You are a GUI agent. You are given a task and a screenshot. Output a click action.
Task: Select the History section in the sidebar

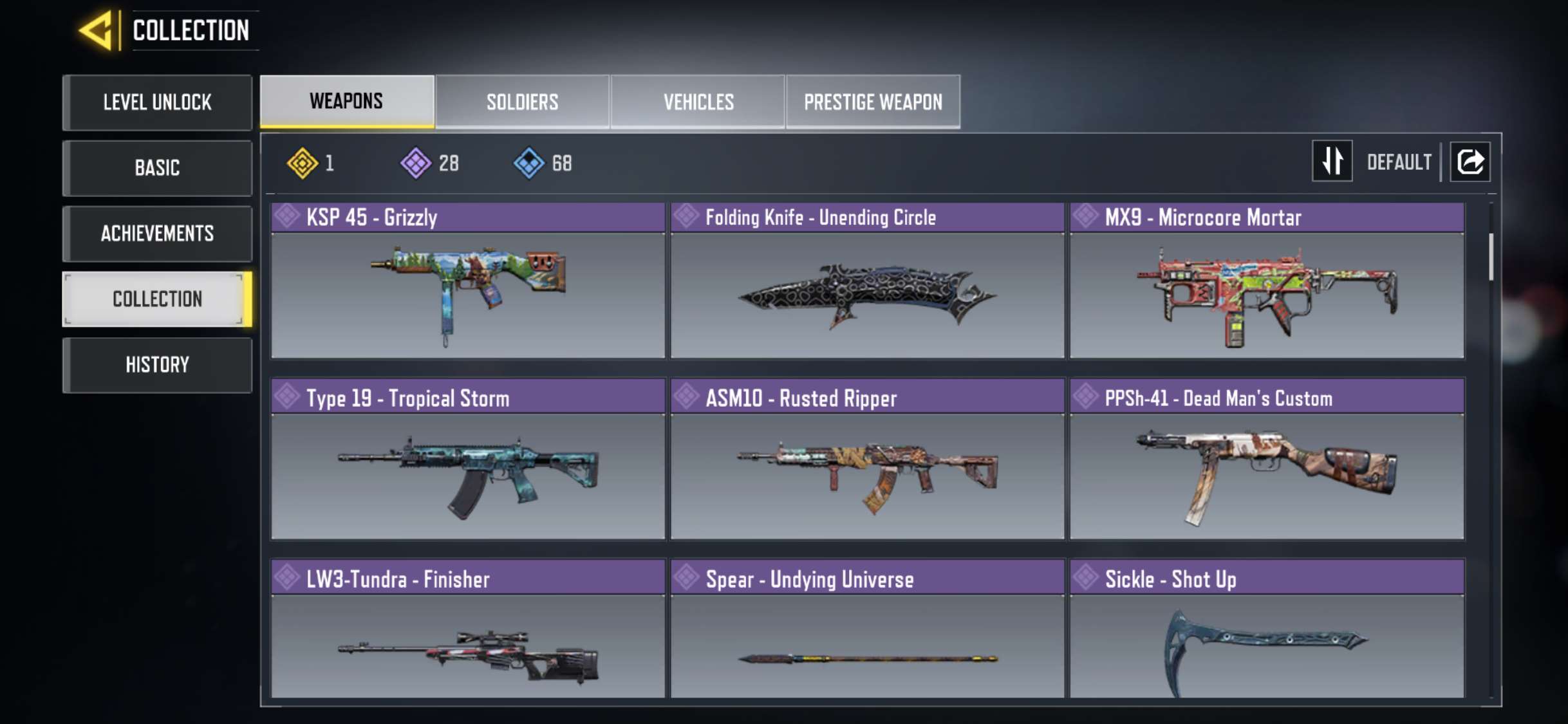157,365
